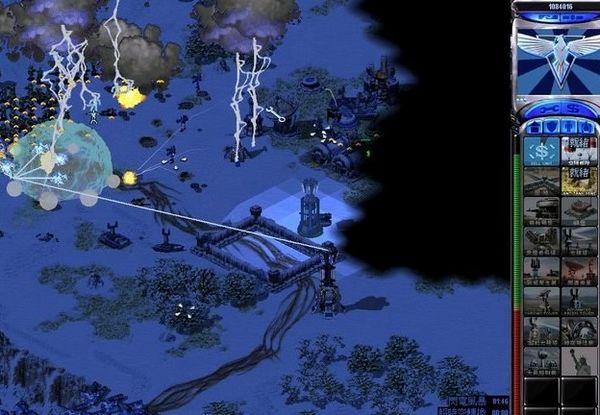Select the satellite dish building cameo
This screenshot has width=600, height=415.
[x=578, y=271]
